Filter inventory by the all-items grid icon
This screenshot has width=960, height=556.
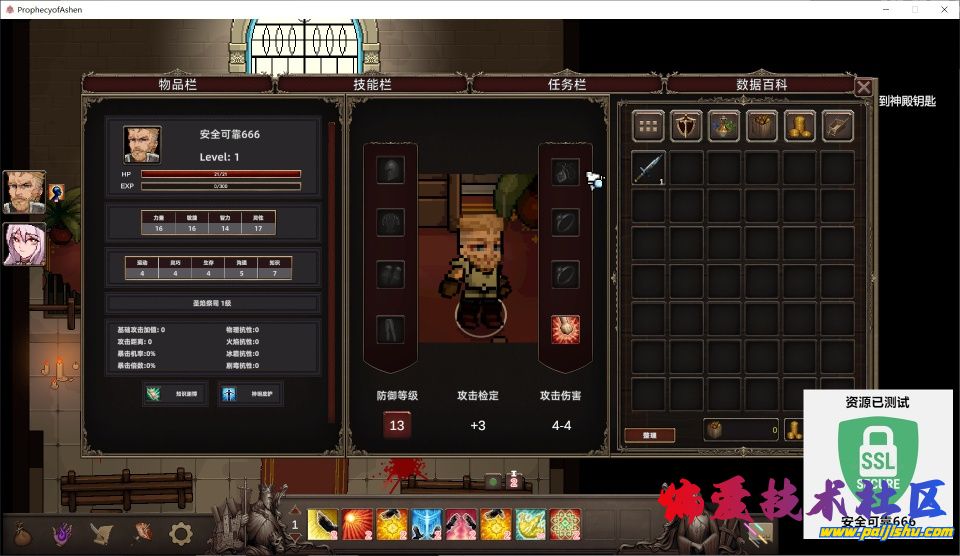coord(649,126)
